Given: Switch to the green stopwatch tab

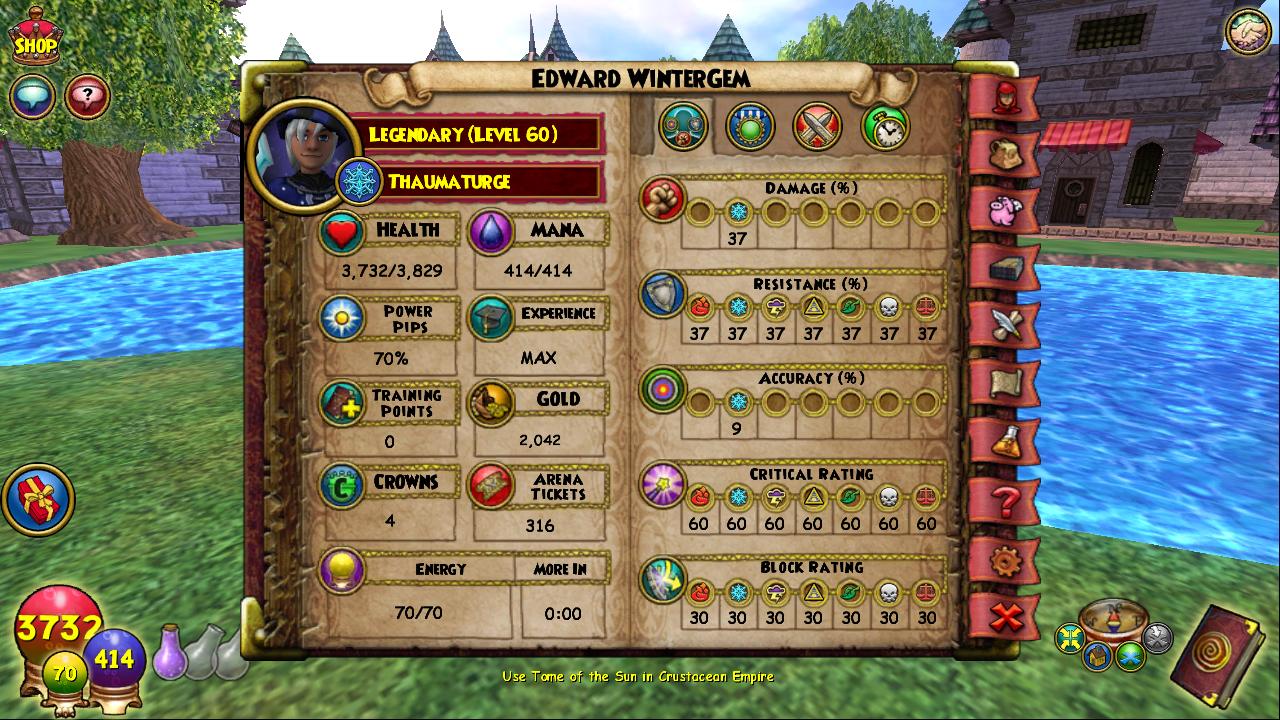Looking at the screenshot, I should click(885, 127).
